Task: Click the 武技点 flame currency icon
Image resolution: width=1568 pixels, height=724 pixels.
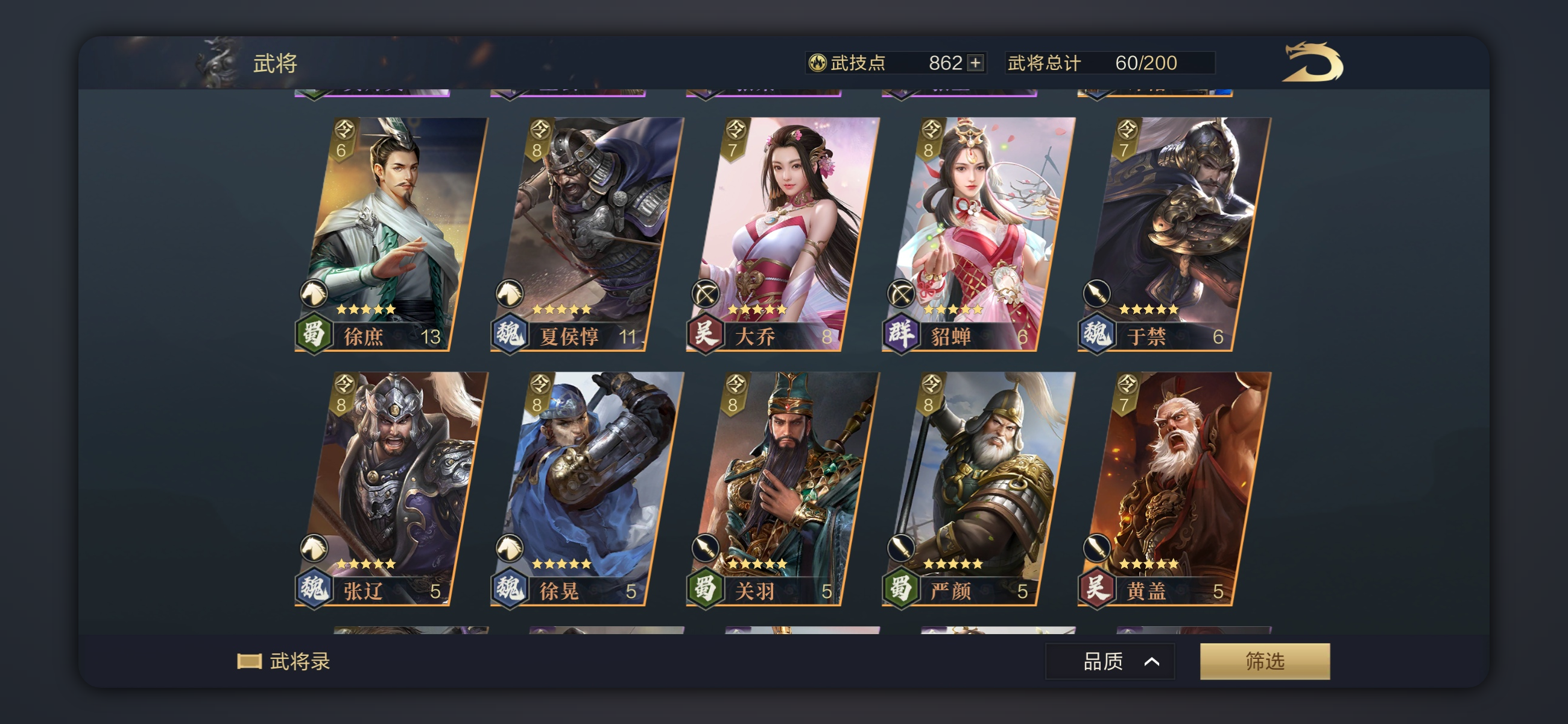Action: (x=814, y=63)
